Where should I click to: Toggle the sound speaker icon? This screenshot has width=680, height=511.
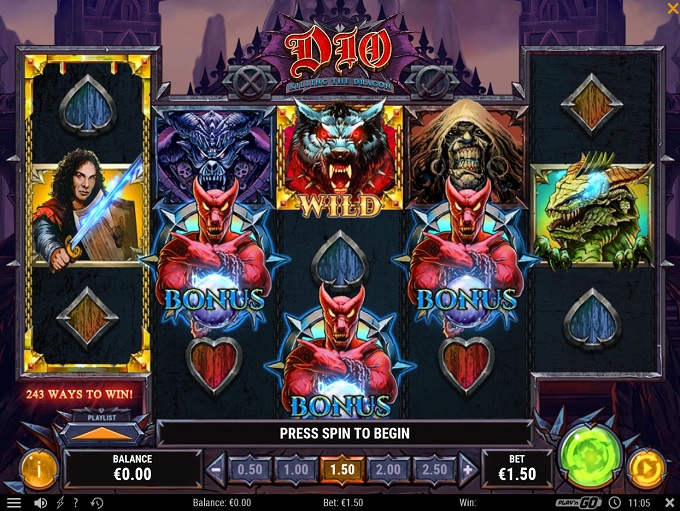coord(40,503)
